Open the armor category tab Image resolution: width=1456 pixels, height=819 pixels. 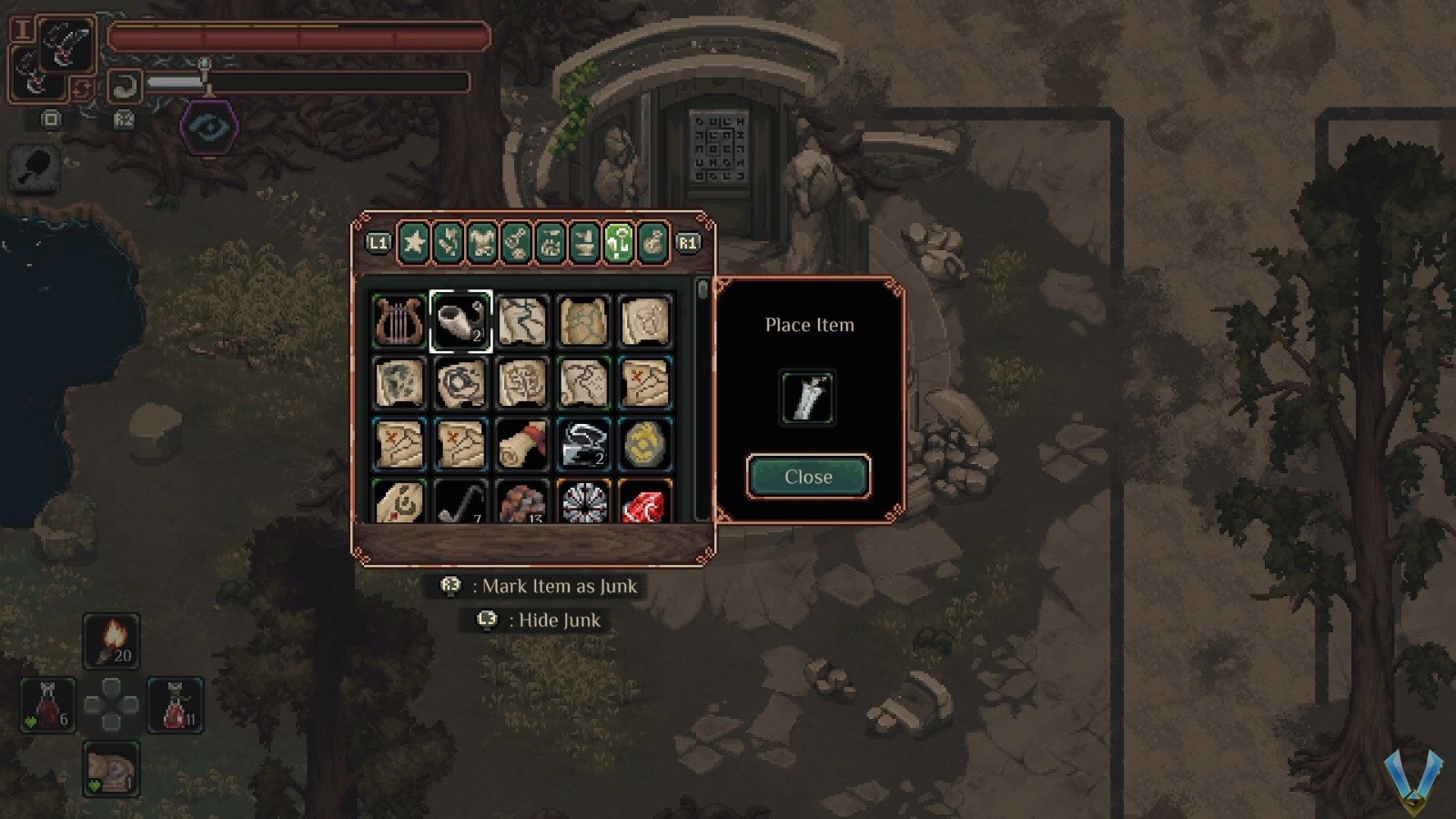pyautogui.click(x=482, y=243)
